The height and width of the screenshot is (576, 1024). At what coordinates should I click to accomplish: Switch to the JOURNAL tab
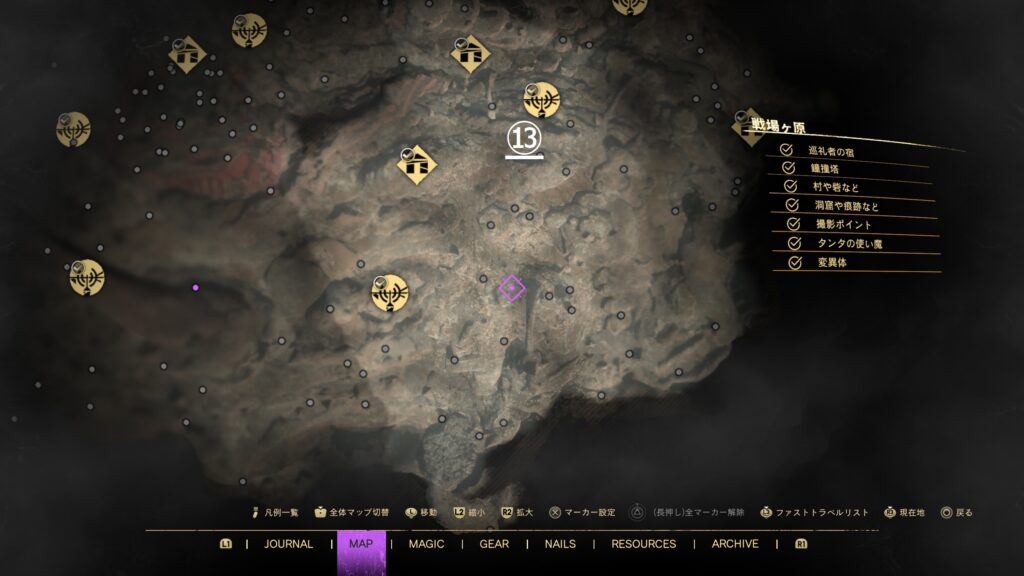[288, 544]
